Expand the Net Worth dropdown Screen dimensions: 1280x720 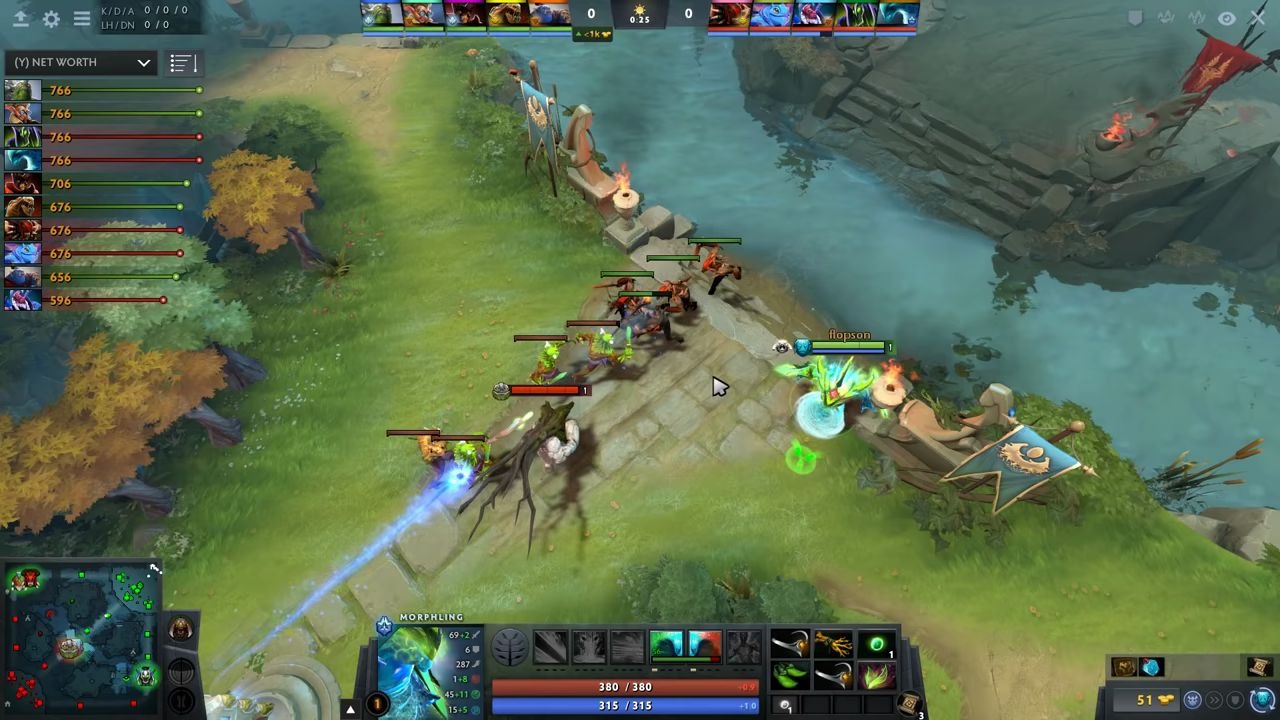tap(82, 62)
